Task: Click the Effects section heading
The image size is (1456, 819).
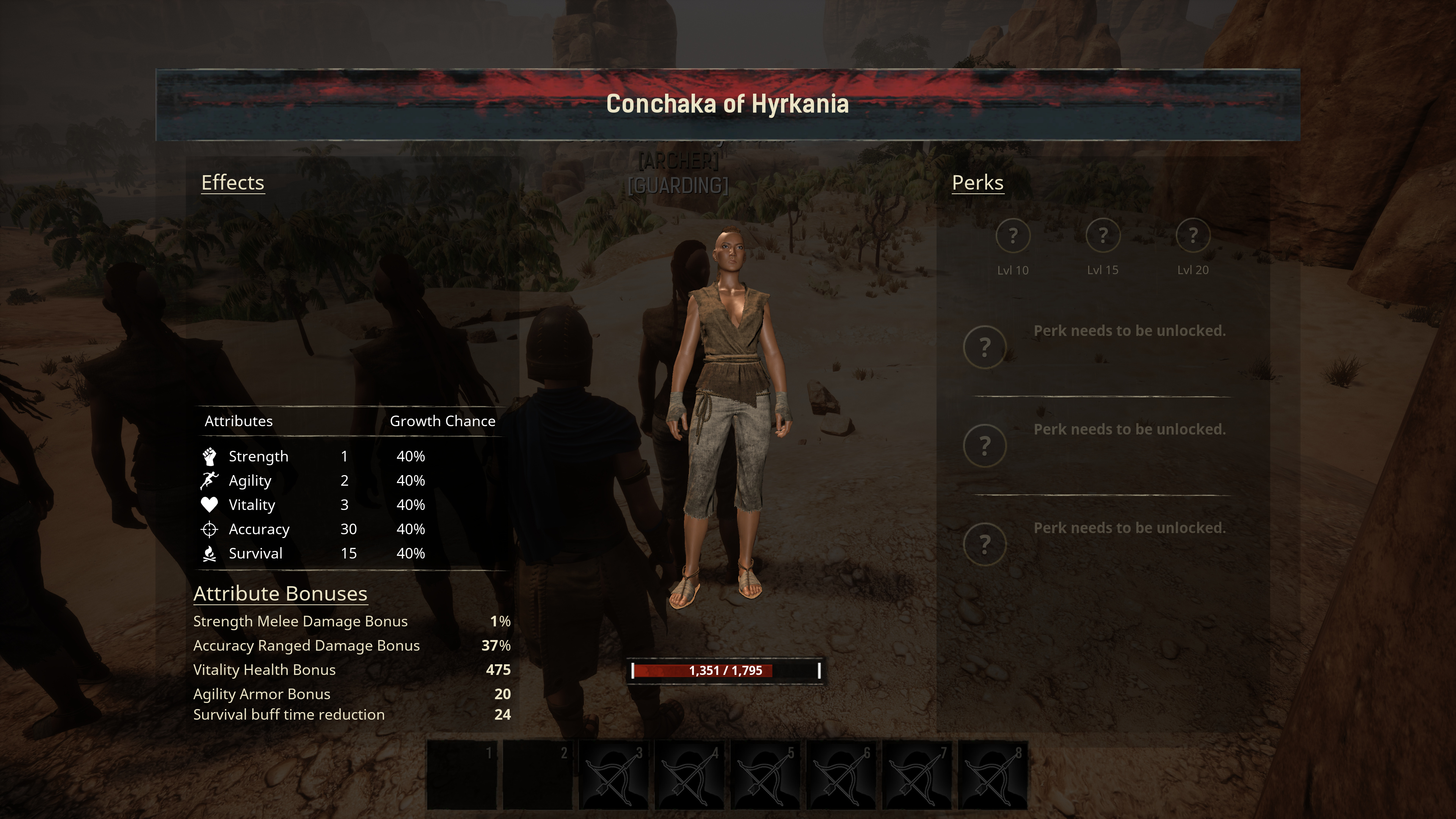Action: click(232, 182)
